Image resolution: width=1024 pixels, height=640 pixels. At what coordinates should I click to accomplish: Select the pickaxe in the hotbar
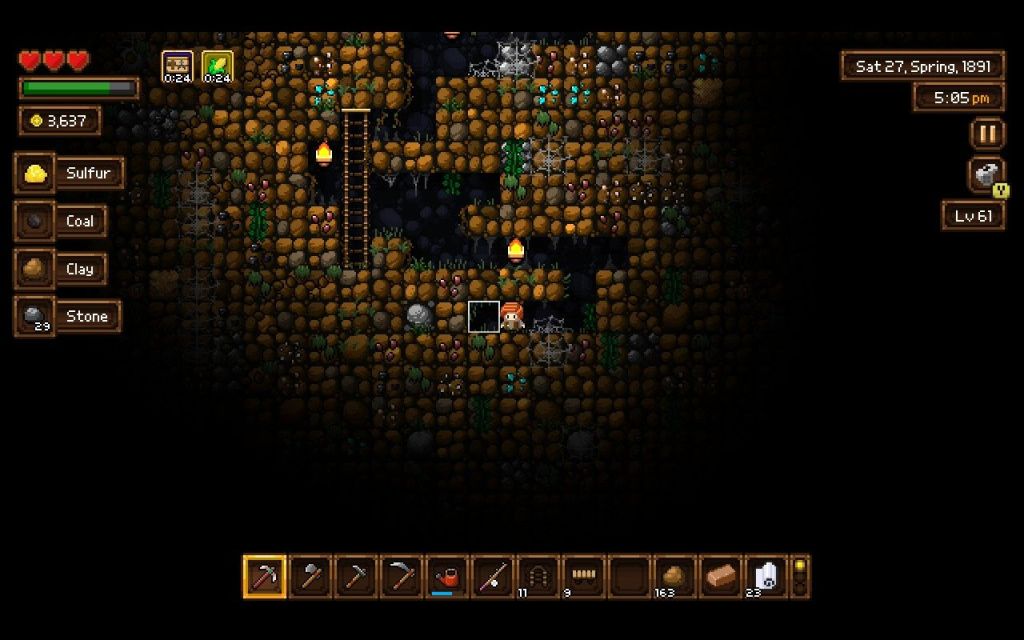(265, 577)
